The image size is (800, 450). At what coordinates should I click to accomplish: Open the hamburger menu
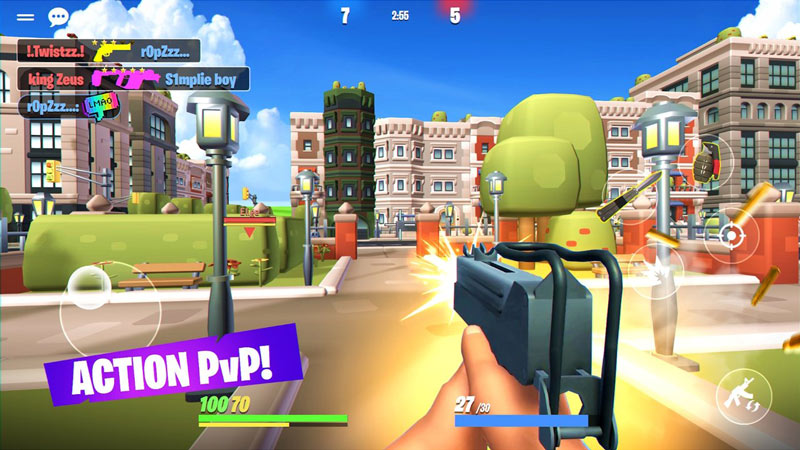pyautogui.click(x=25, y=17)
